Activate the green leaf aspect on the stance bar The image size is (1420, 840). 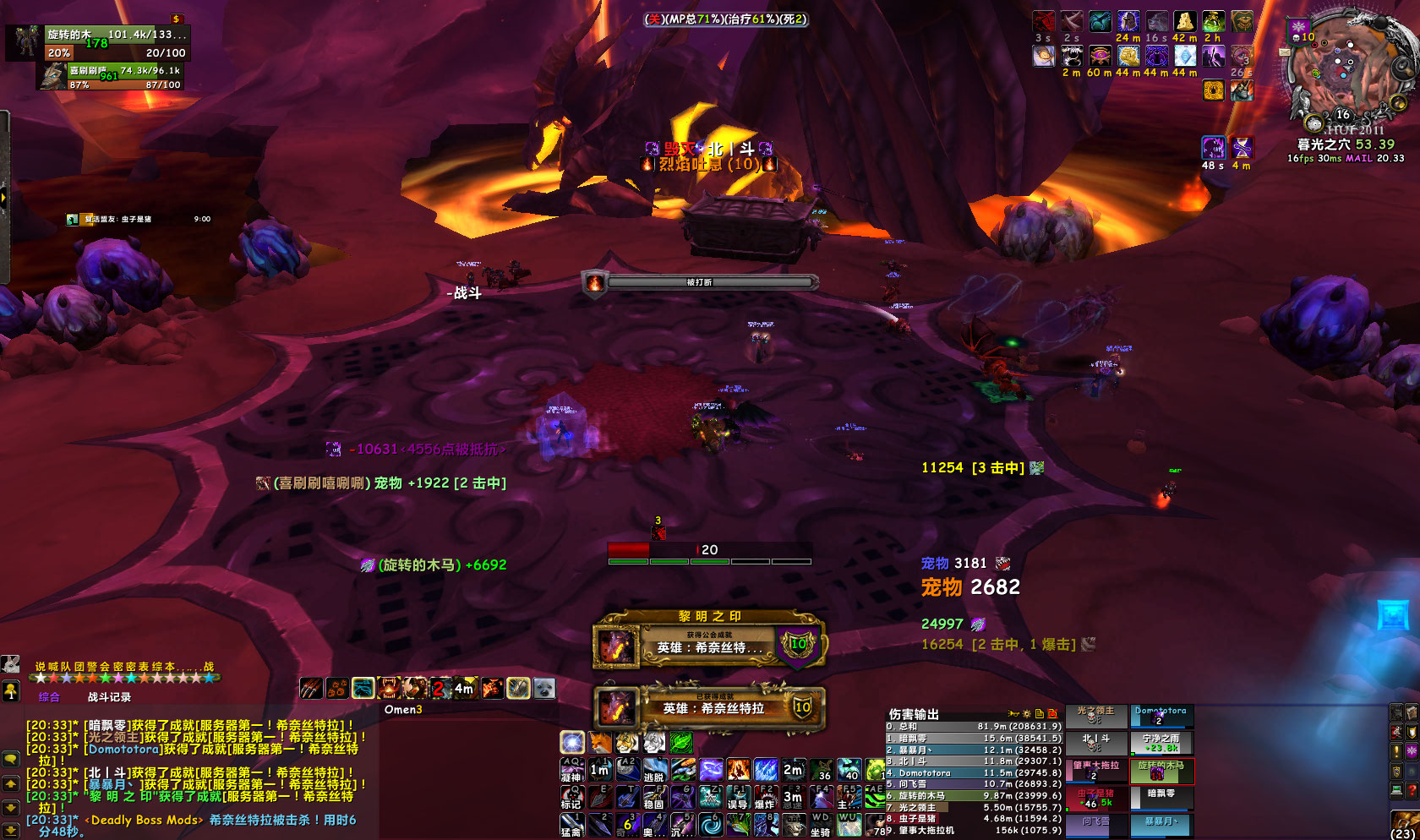tap(681, 743)
